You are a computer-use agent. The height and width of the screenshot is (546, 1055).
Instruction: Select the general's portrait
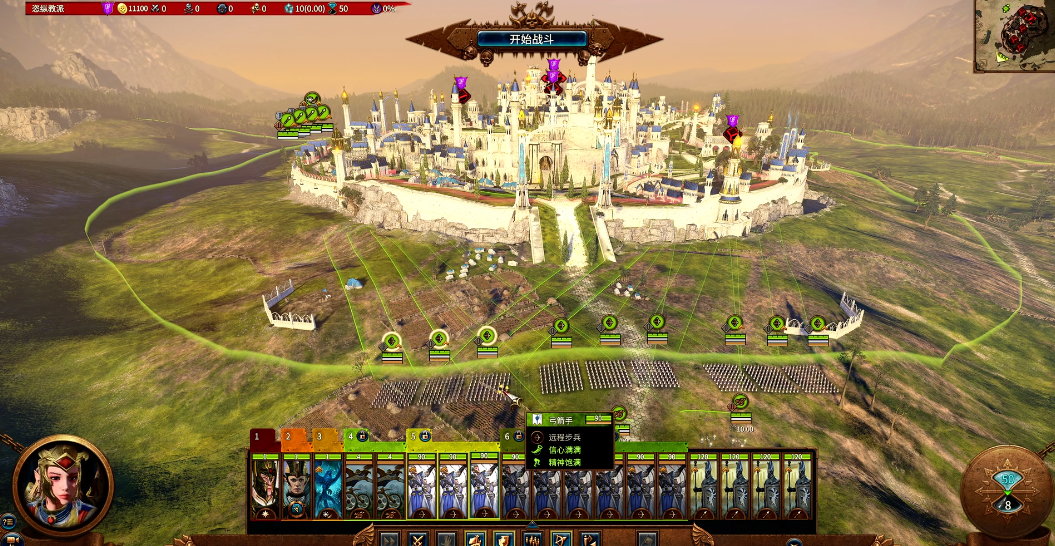tap(62, 486)
